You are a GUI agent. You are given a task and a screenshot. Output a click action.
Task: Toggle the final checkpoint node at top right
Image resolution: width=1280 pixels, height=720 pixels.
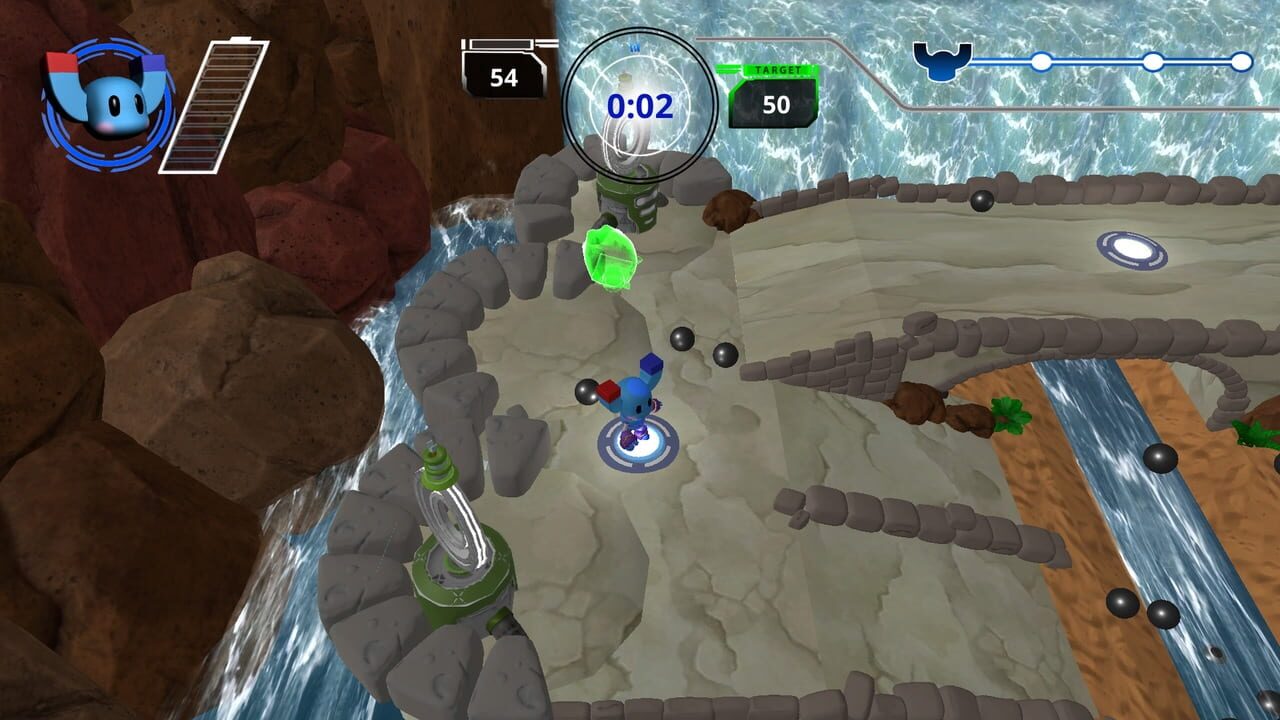coord(1244,62)
